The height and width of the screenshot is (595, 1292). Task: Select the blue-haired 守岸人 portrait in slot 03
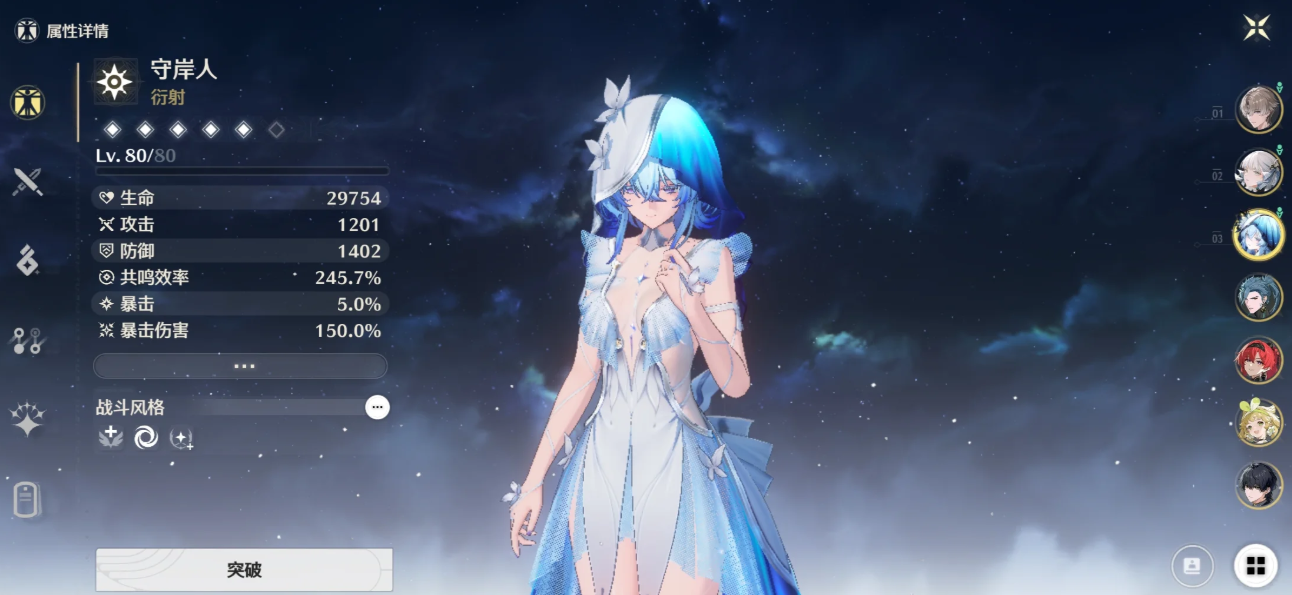pyautogui.click(x=1259, y=235)
